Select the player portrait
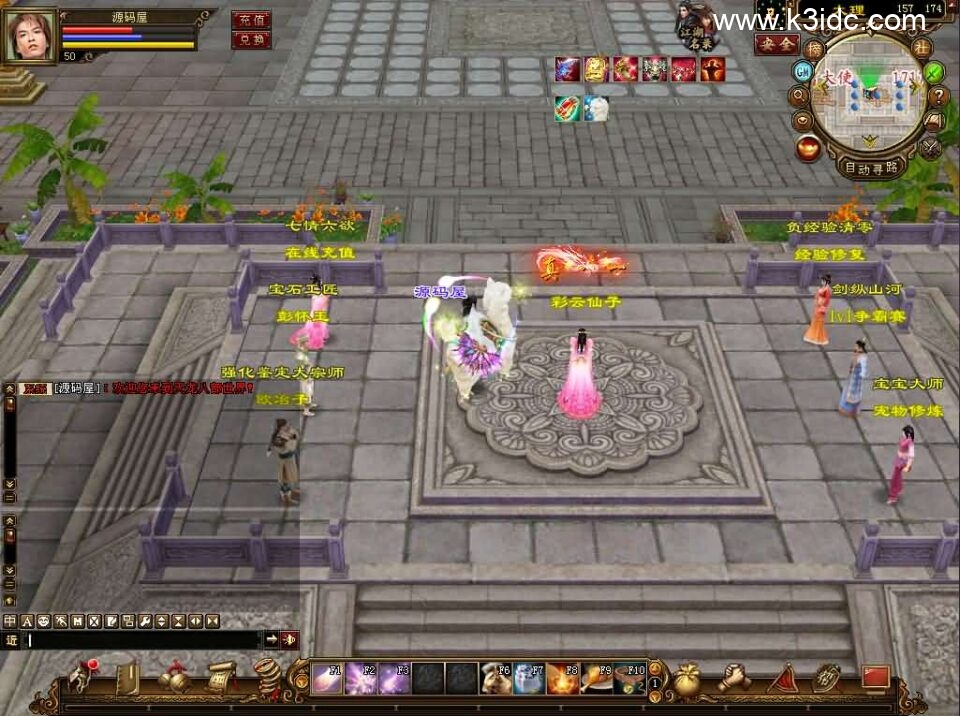 [31, 36]
